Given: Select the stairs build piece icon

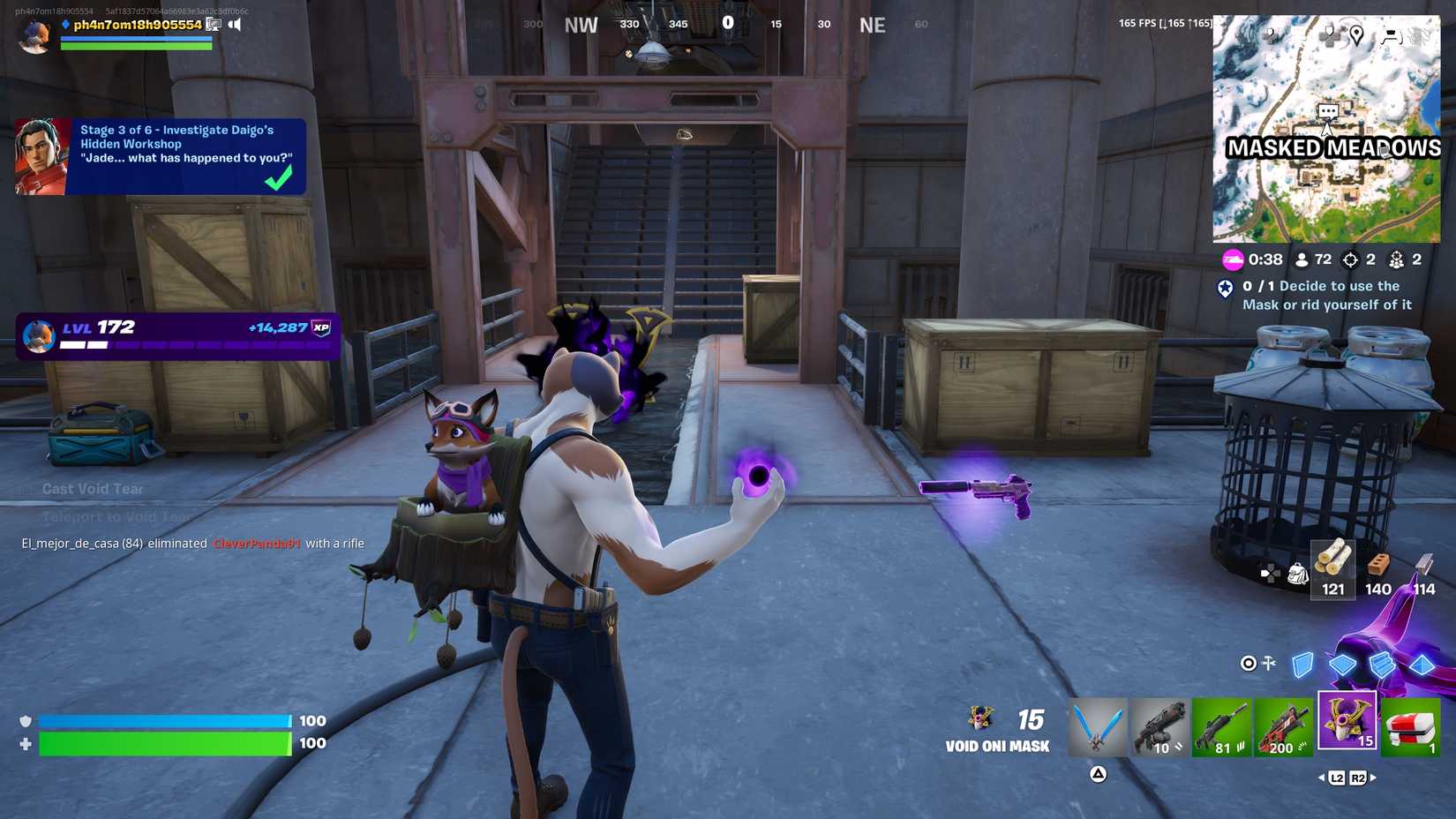Looking at the screenshot, I should (1382, 665).
